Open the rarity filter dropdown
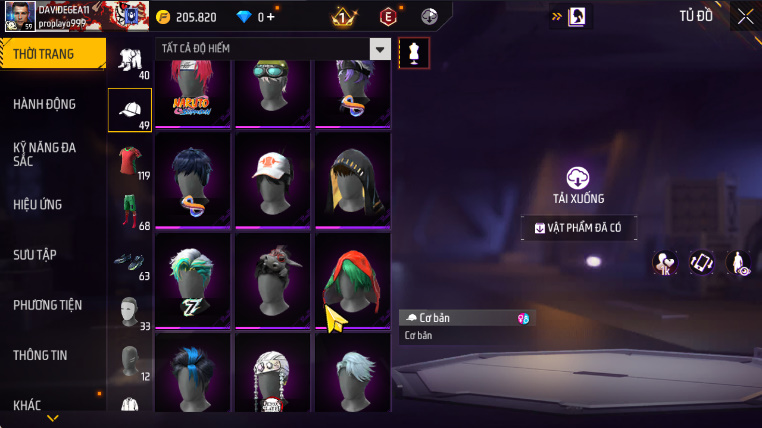Viewport: 762px width, 428px height. pyautogui.click(x=379, y=50)
